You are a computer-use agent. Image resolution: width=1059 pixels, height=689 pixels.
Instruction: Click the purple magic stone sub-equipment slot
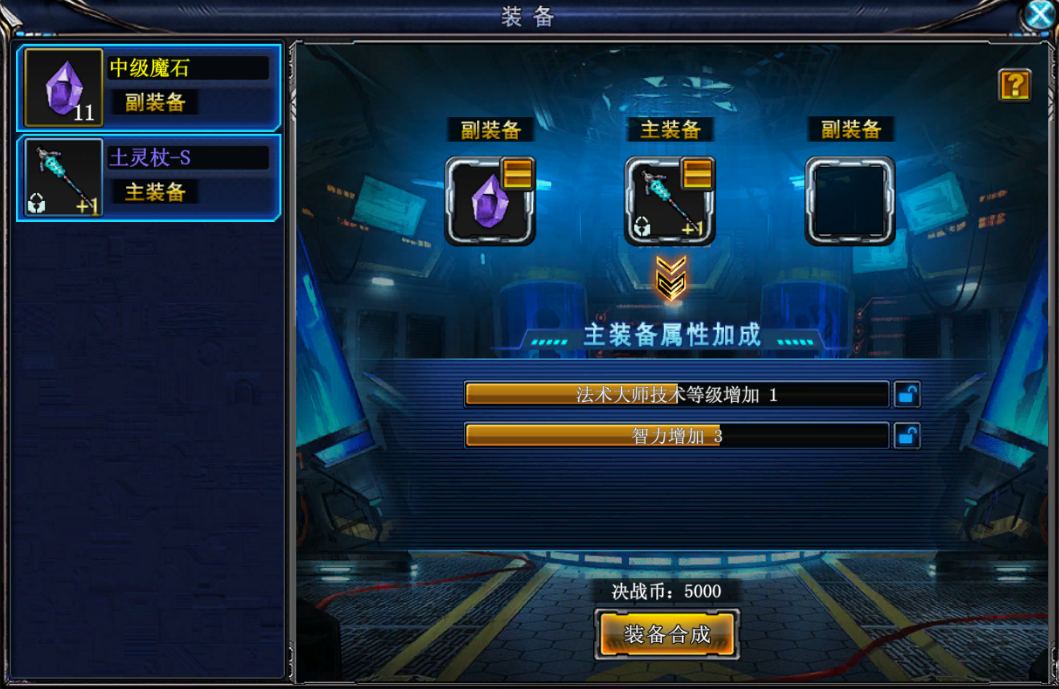click(x=489, y=201)
